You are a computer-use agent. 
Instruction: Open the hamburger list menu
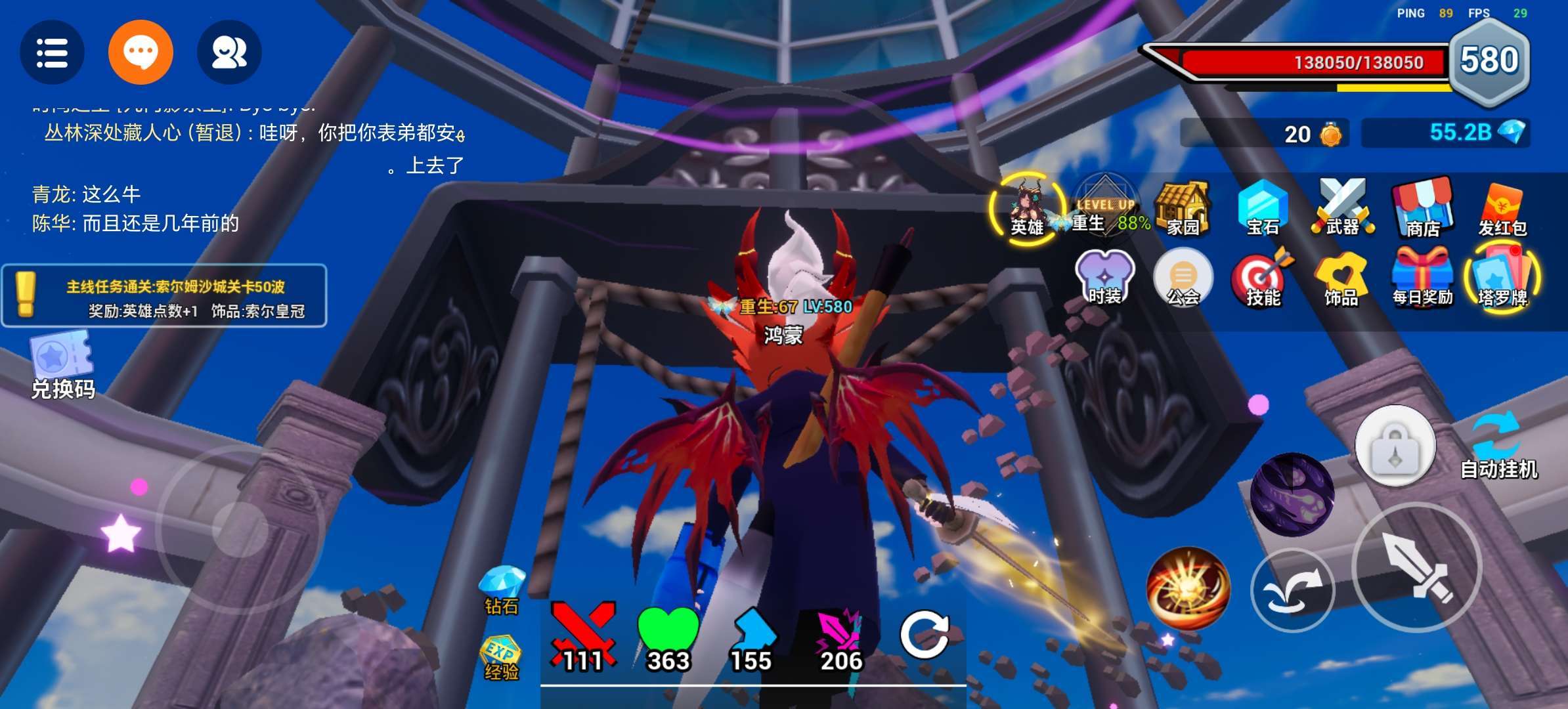(52, 53)
